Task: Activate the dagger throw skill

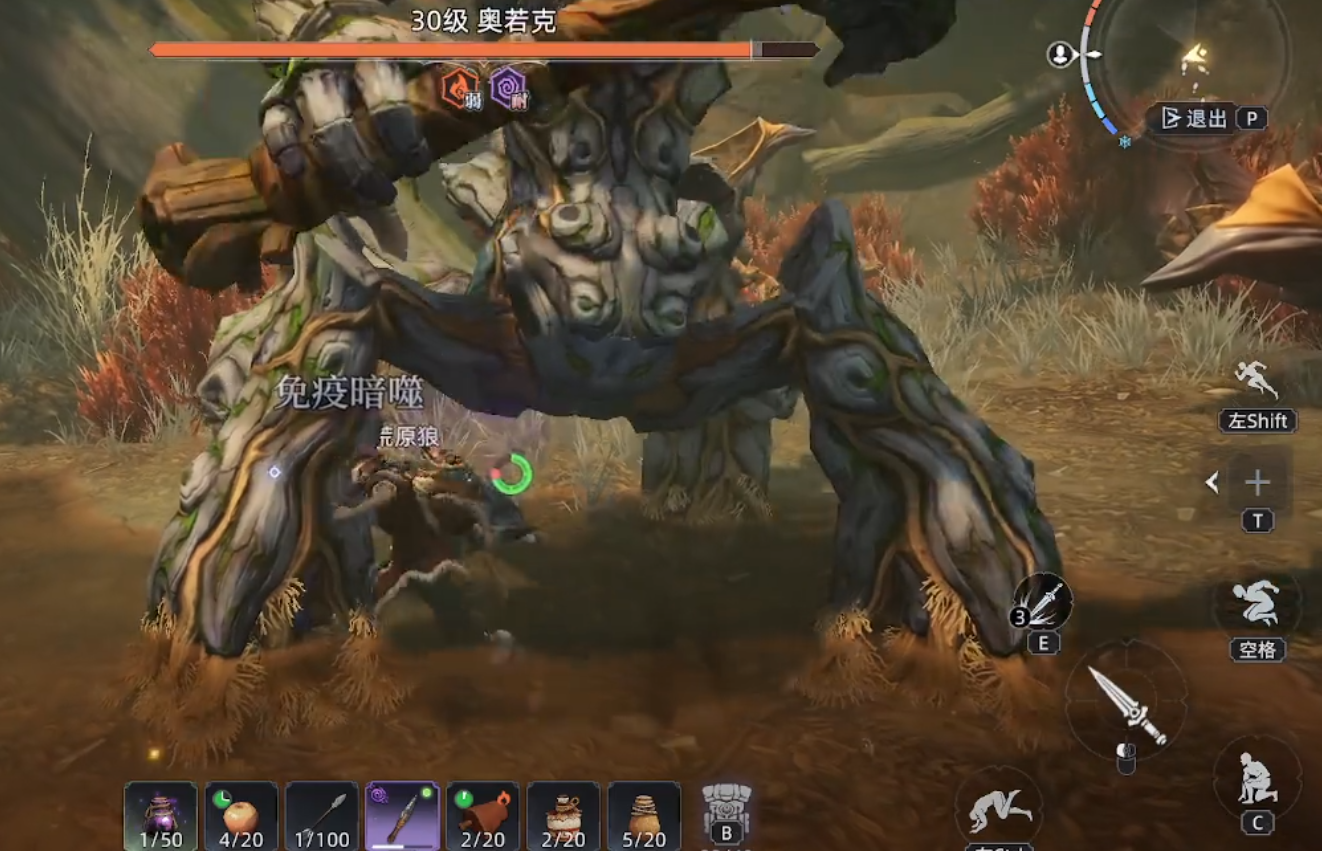Action: (1043, 602)
